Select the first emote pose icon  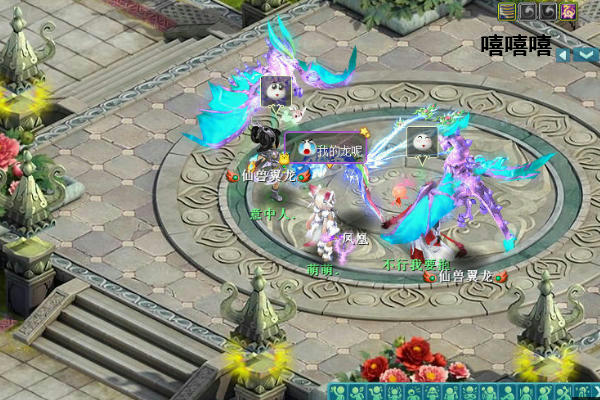point(339,391)
